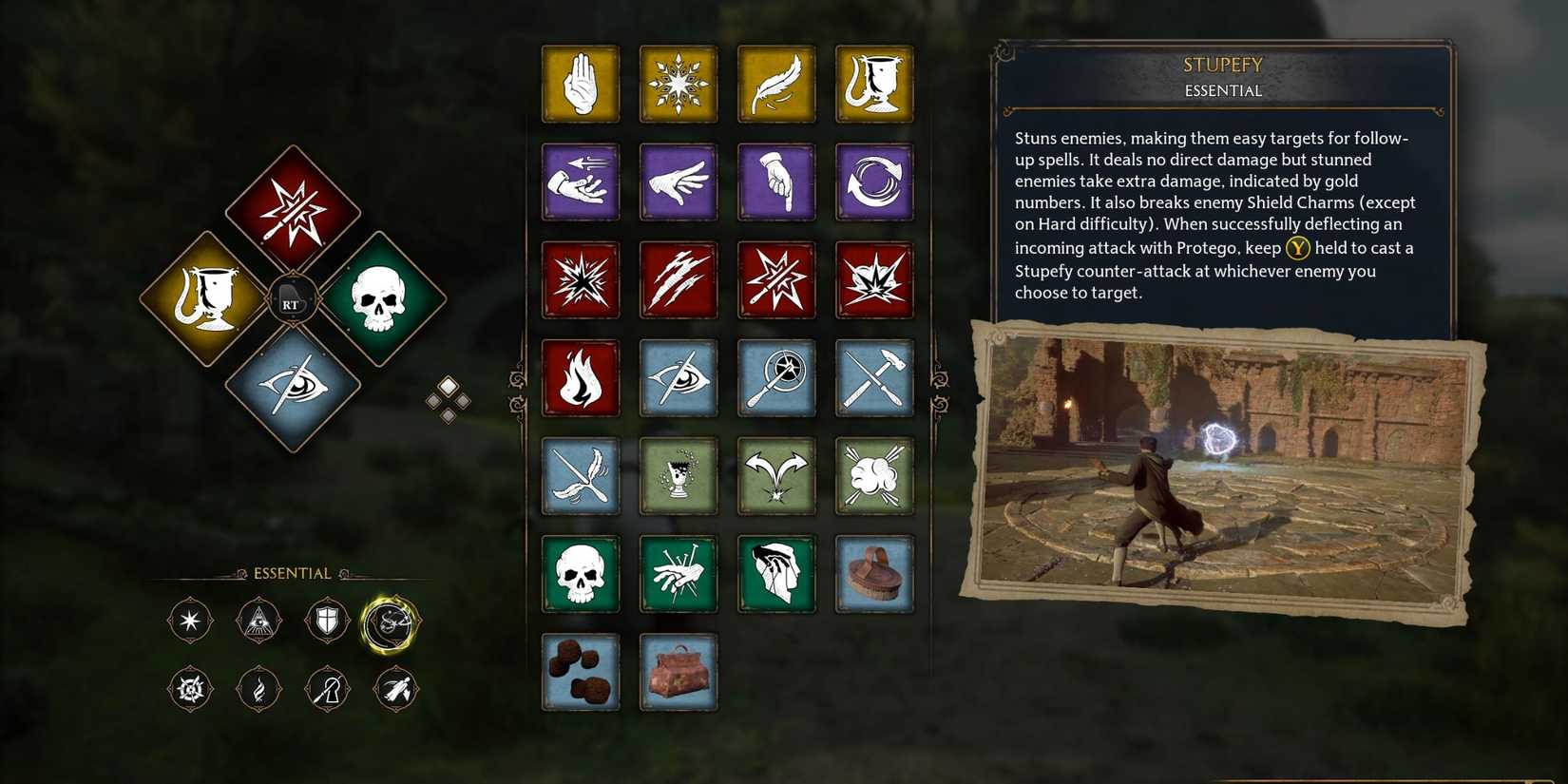Viewport: 1568px width, 784px height.
Task: Select the Disillusionment crossed-eye icon
Action: pyautogui.click(x=679, y=378)
